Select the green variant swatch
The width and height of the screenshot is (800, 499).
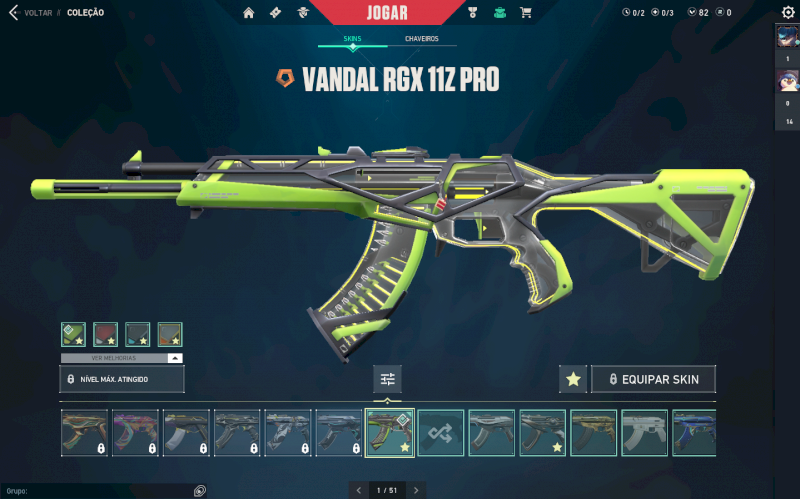point(73,334)
